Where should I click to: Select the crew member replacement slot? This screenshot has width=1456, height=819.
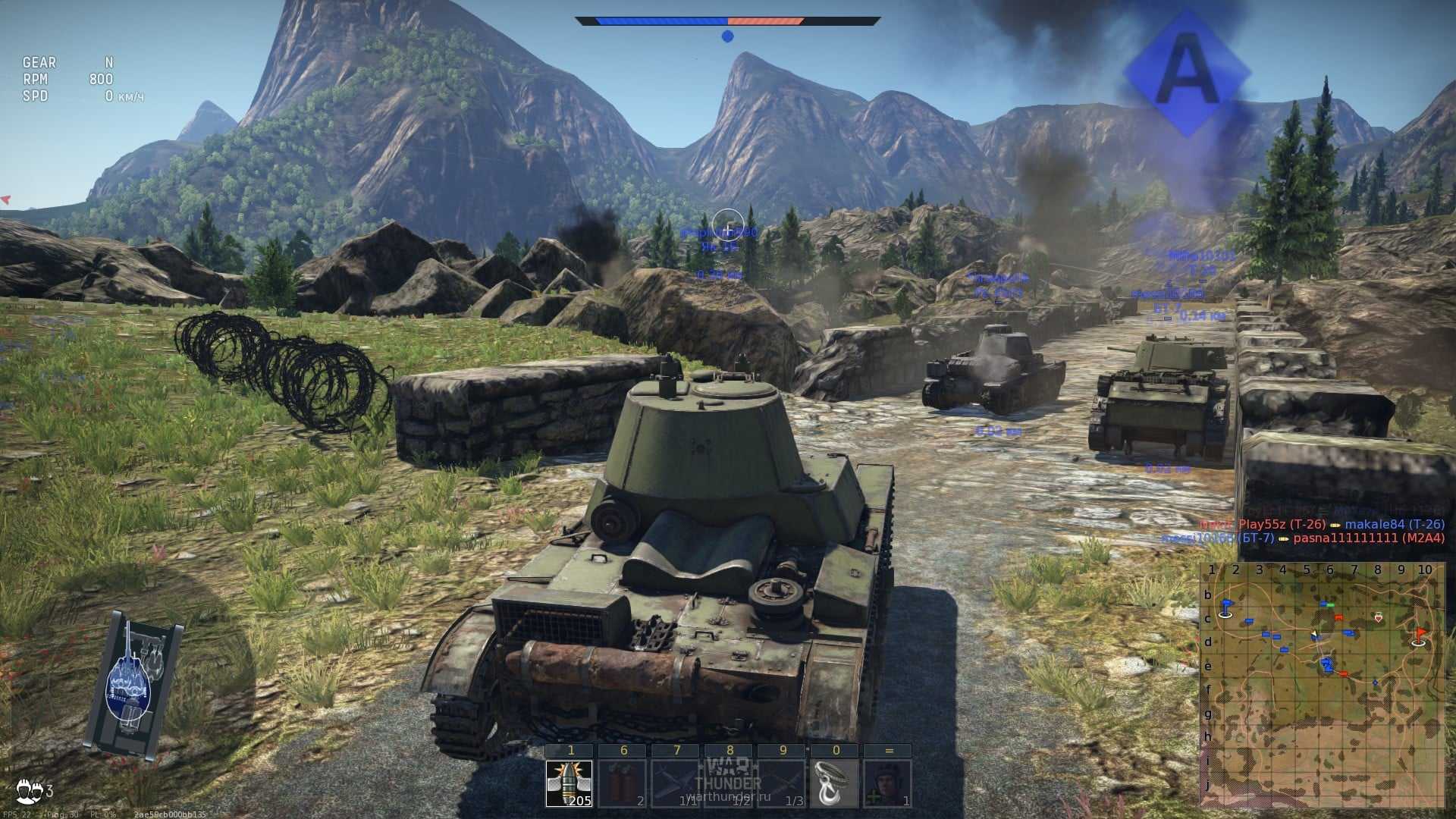click(887, 783)
